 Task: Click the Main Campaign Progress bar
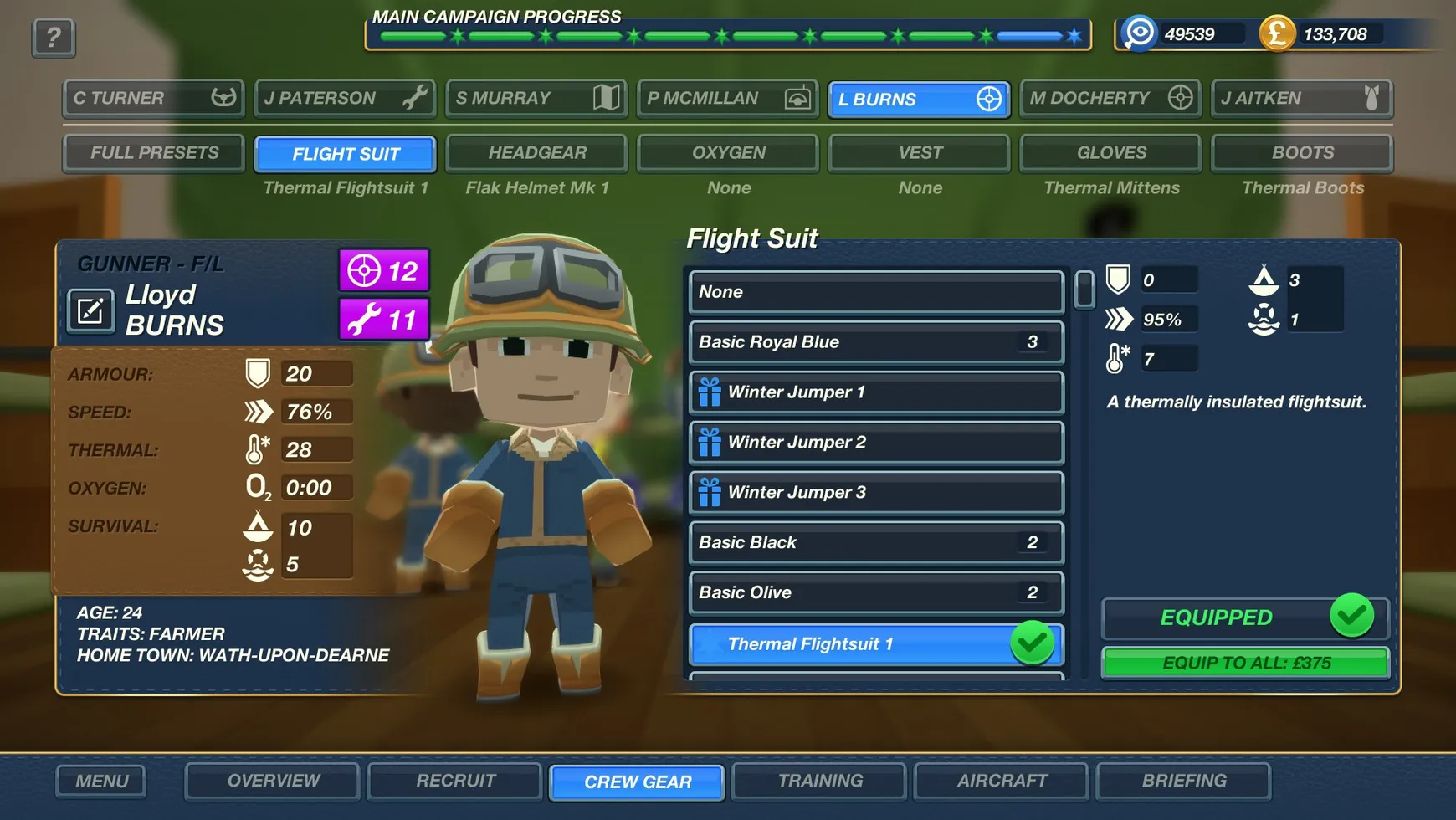[x=726, y=34]
